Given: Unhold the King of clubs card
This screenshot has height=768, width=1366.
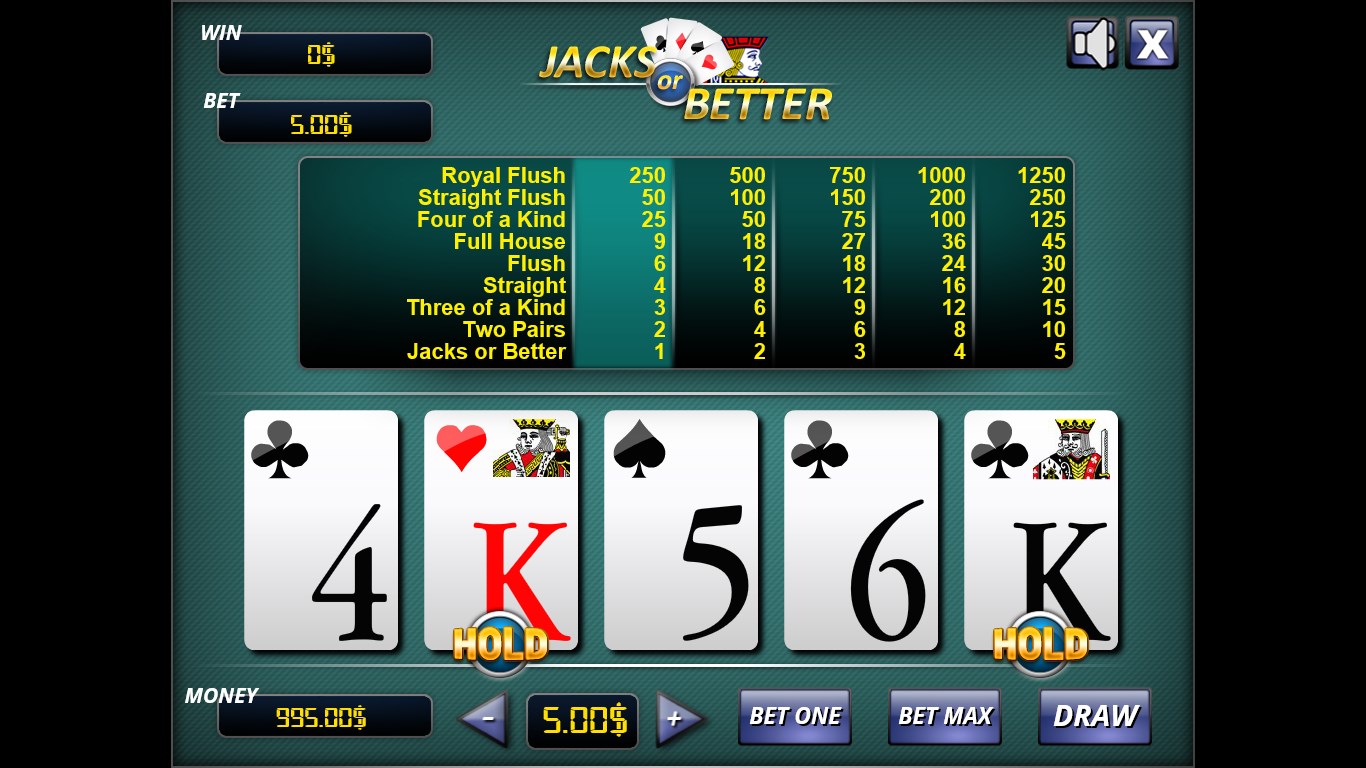Looking at the screenshot, I should [x=1041, y=530].
